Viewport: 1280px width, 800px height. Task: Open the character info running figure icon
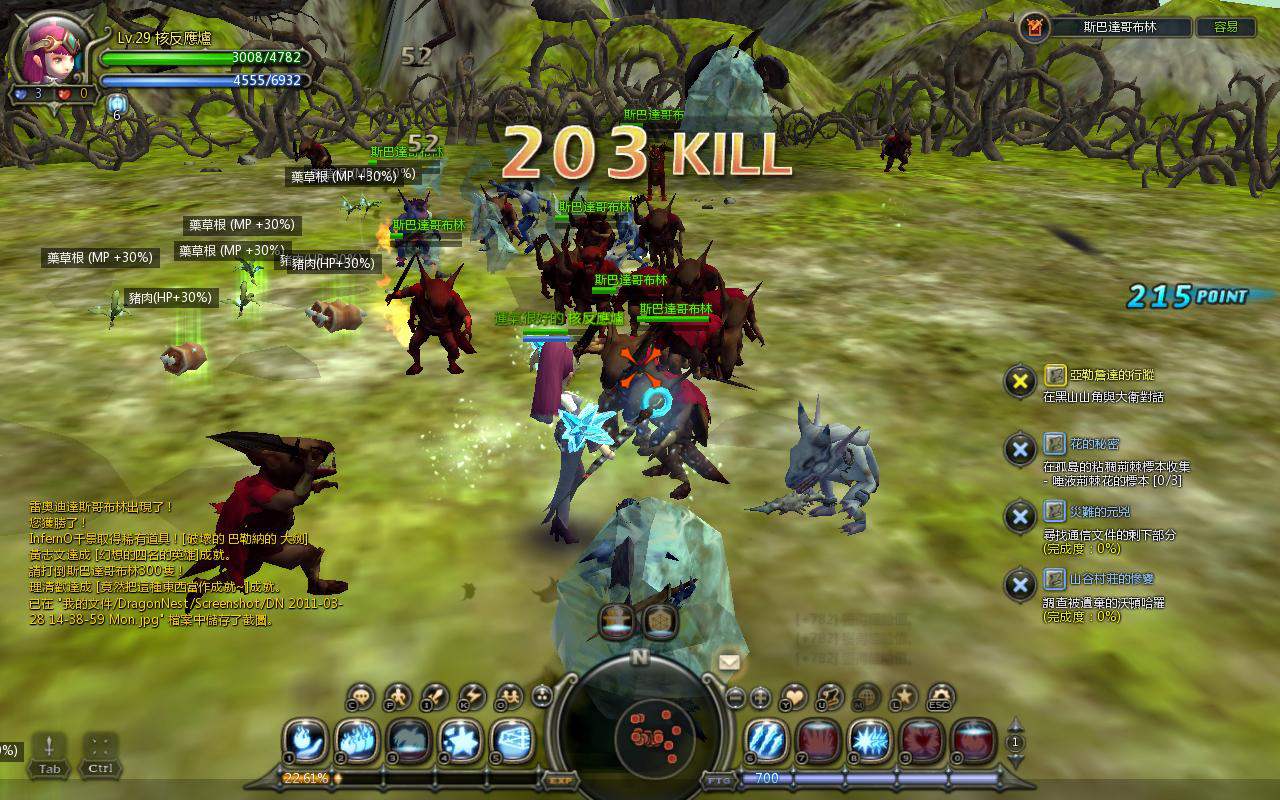pyautogui.click(x=398, y=696)
